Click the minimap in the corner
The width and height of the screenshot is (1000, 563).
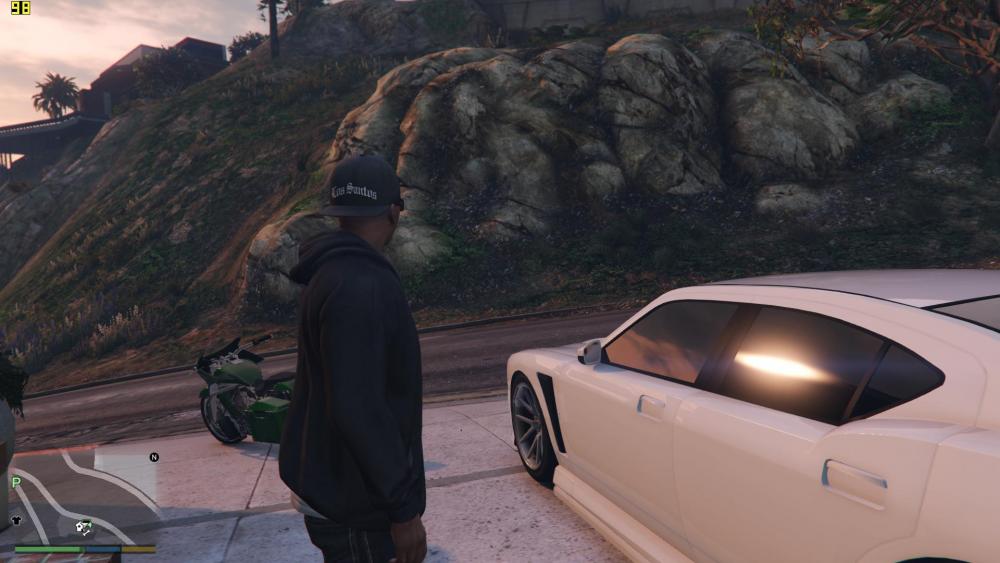point(85,495)
